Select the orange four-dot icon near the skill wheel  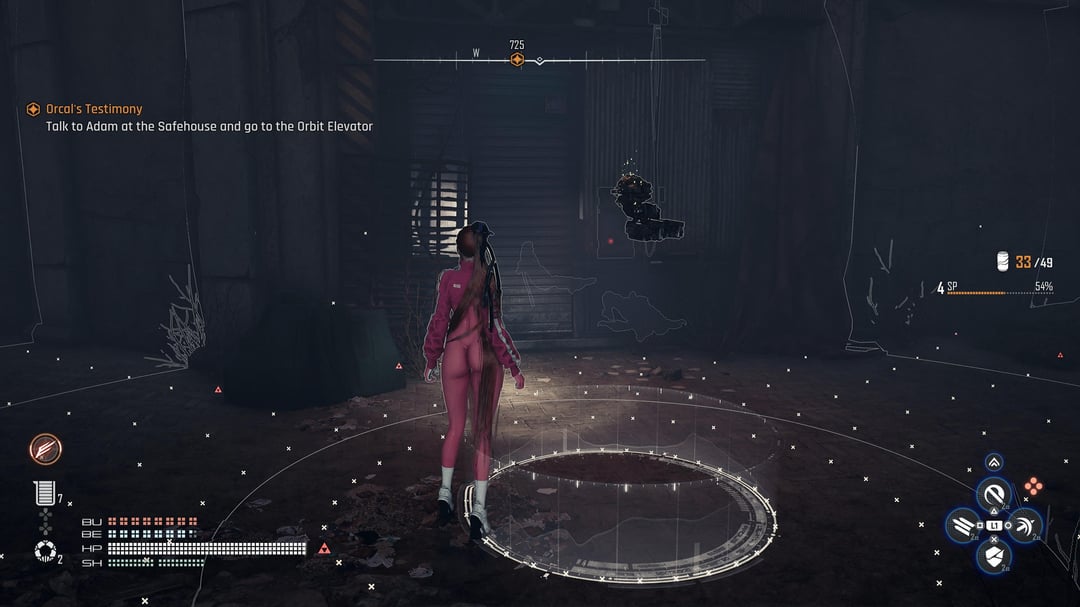click(x=1033, y=486)
